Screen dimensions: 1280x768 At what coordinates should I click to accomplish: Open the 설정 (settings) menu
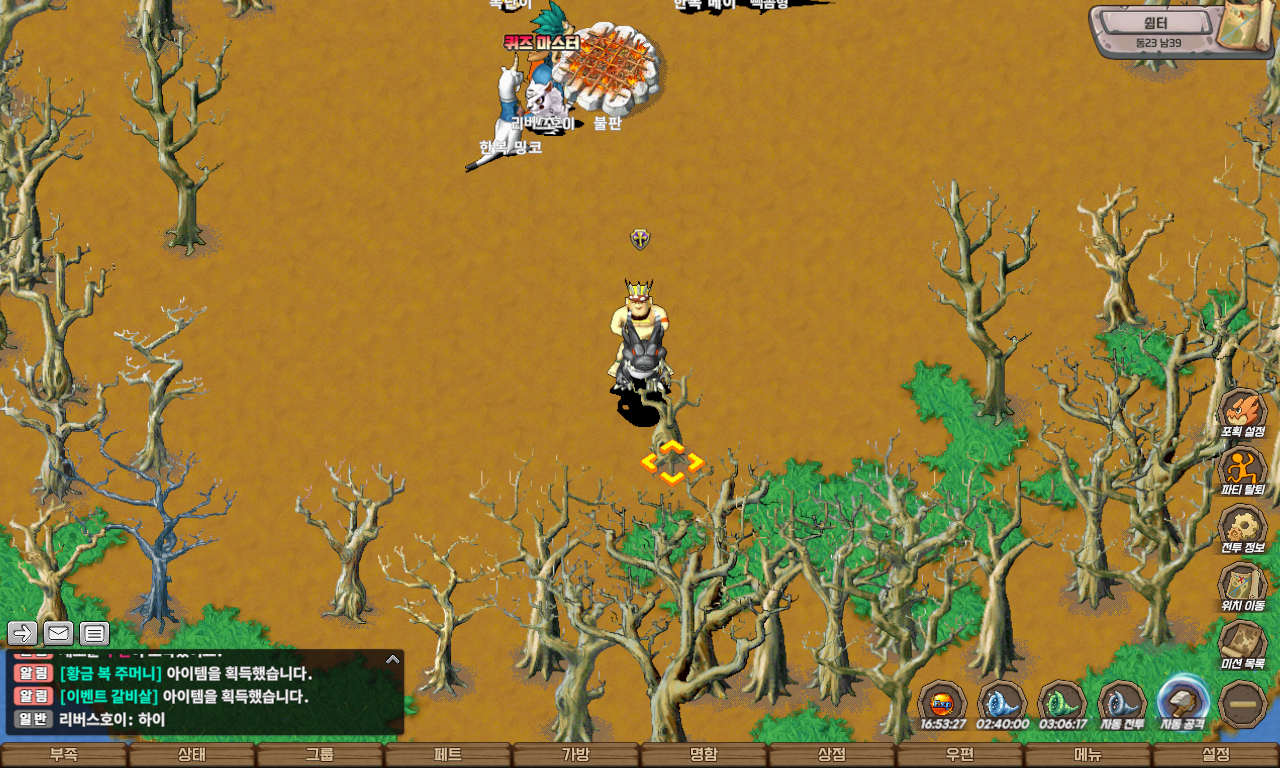coord(1216,755)
